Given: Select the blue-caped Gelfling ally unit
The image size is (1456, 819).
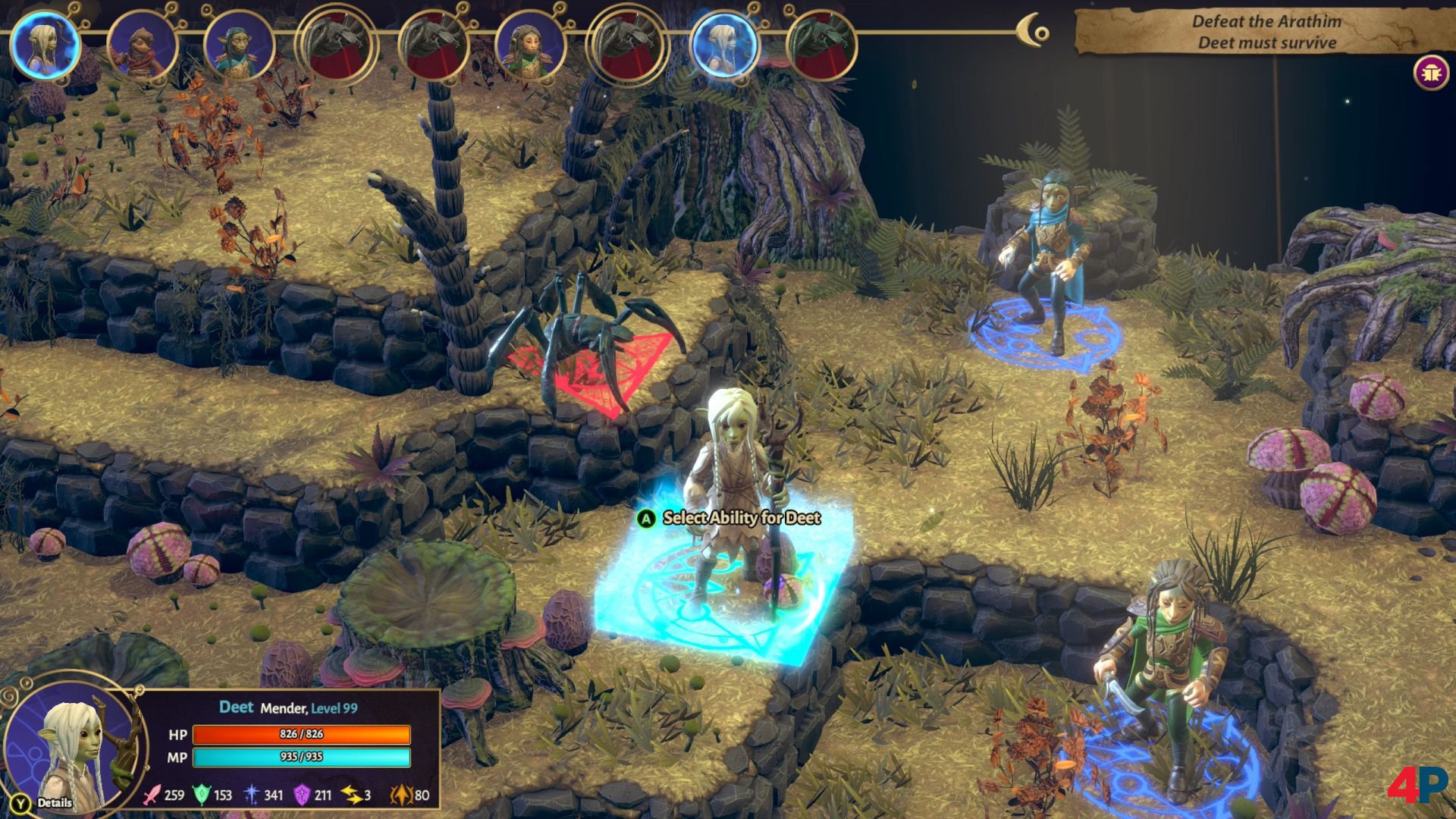Looking at the screenshot, I should [1045, 258].
